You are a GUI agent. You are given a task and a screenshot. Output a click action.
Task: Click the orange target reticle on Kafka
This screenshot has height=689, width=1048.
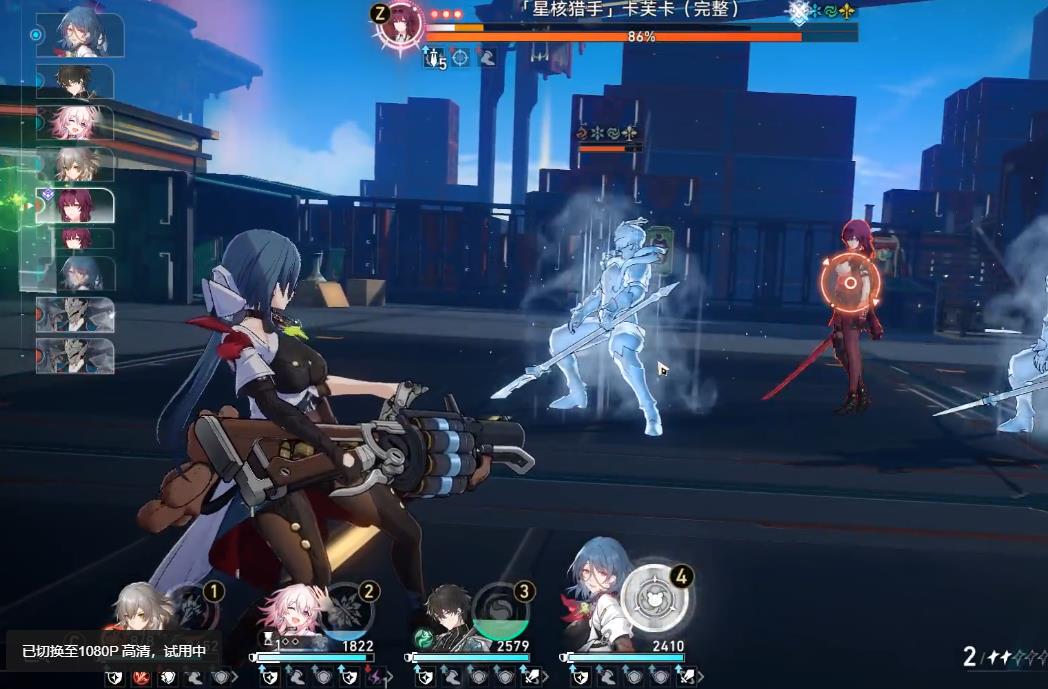tap(850, 282)
